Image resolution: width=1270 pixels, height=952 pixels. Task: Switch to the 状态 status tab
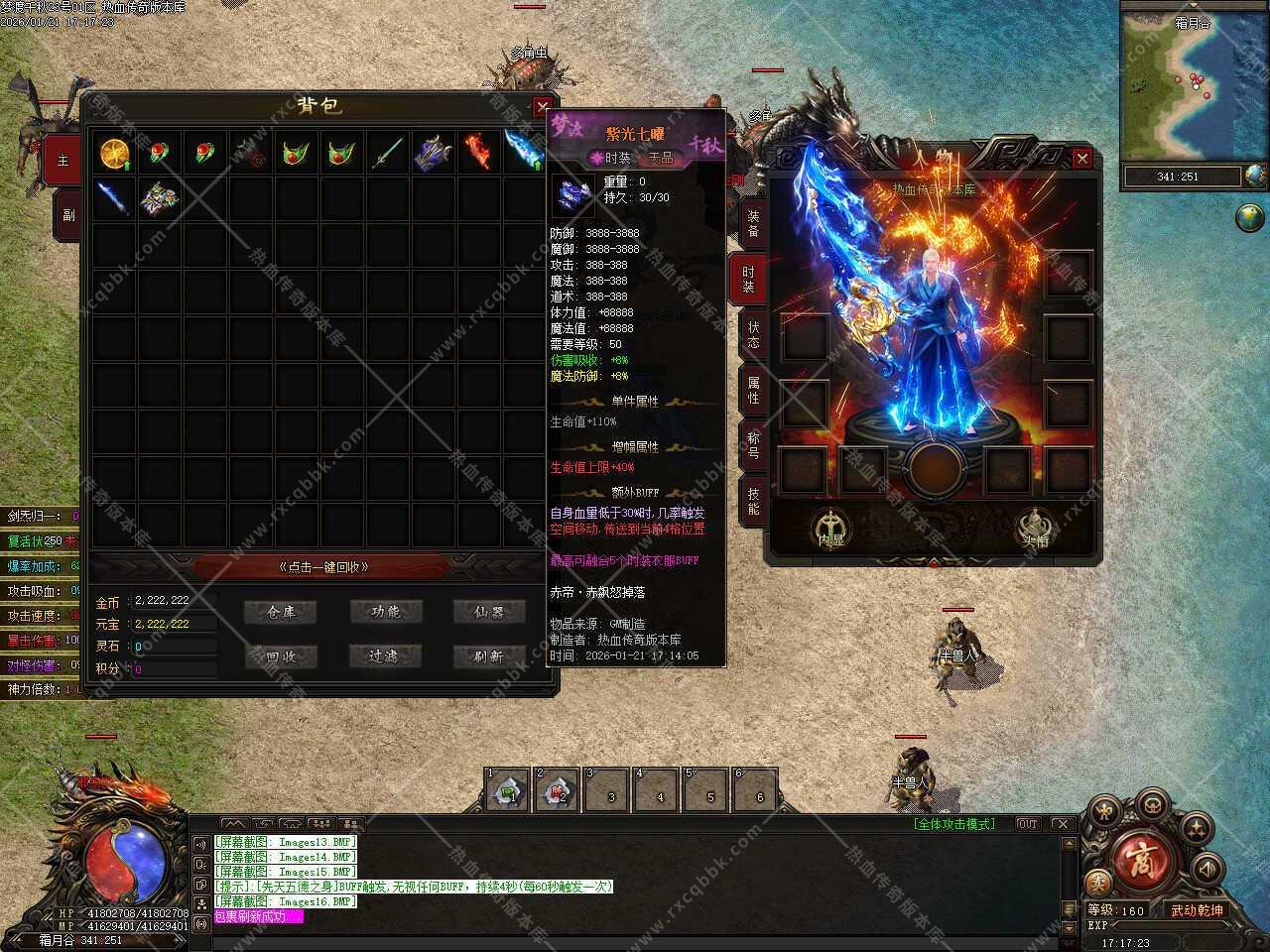[x=752, y=334]
